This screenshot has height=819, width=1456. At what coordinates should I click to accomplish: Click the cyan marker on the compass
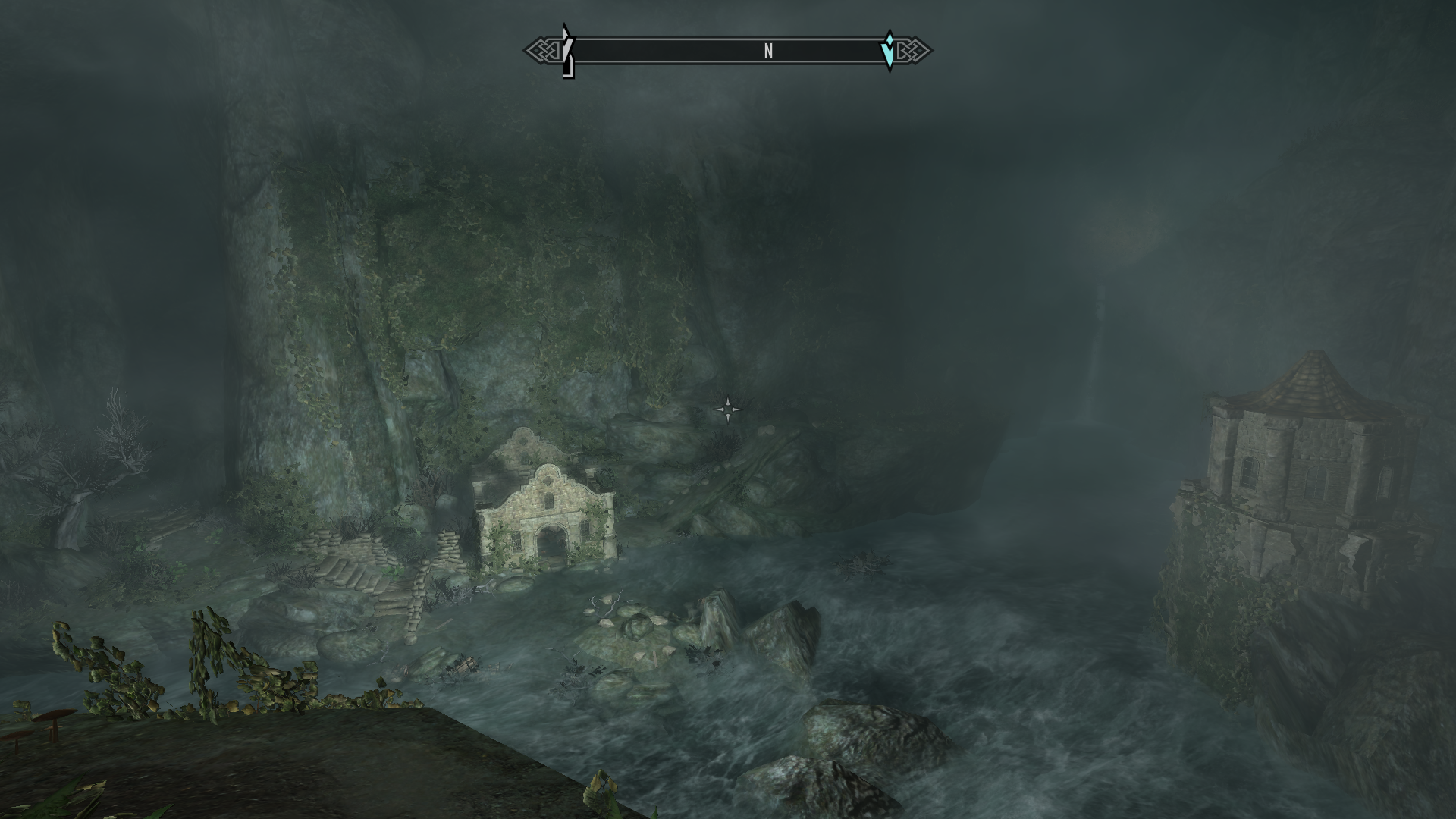889,51
